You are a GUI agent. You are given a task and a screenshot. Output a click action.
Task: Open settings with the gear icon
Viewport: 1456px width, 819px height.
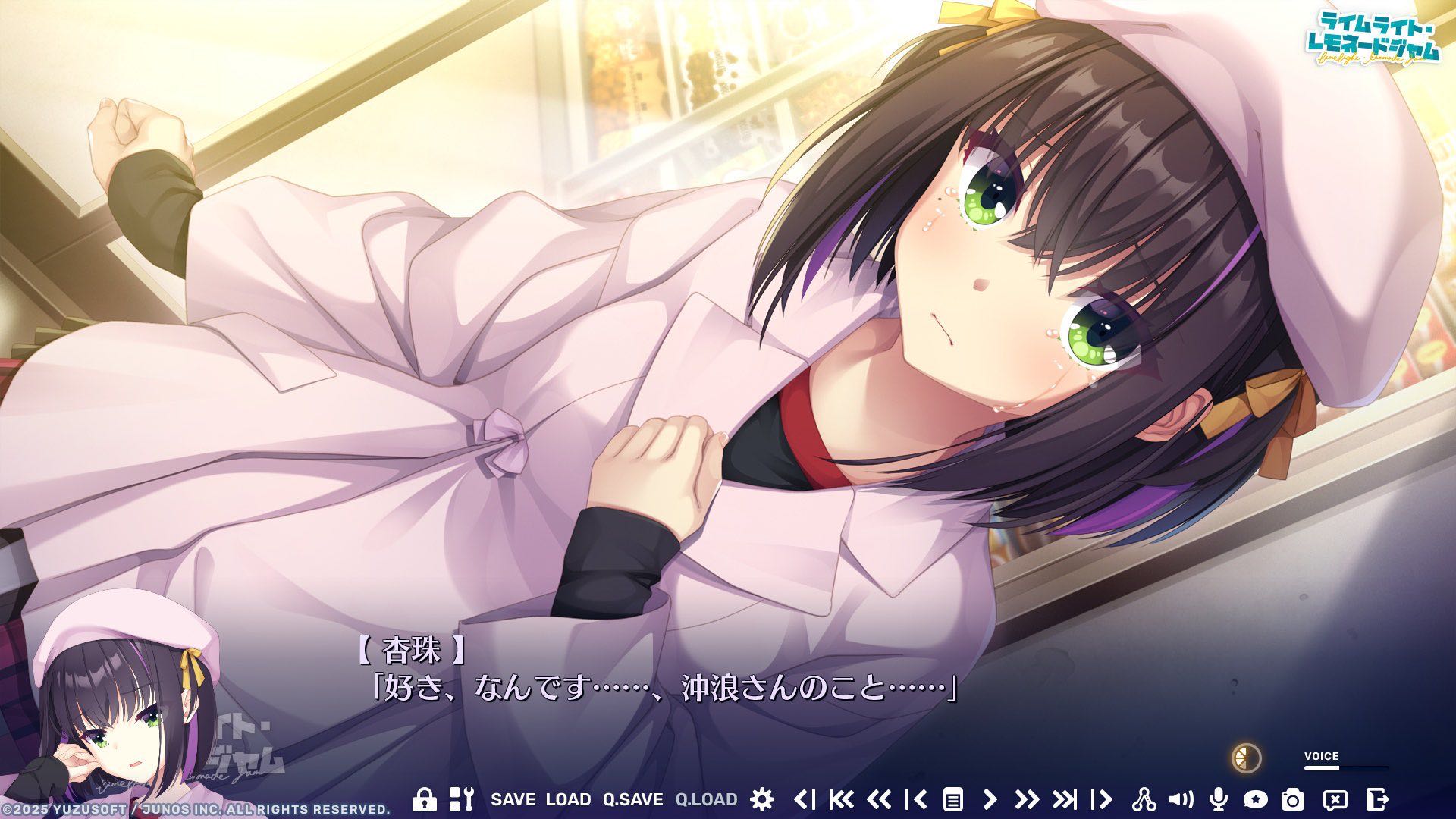pyautogui.click(x=761, y=799)
